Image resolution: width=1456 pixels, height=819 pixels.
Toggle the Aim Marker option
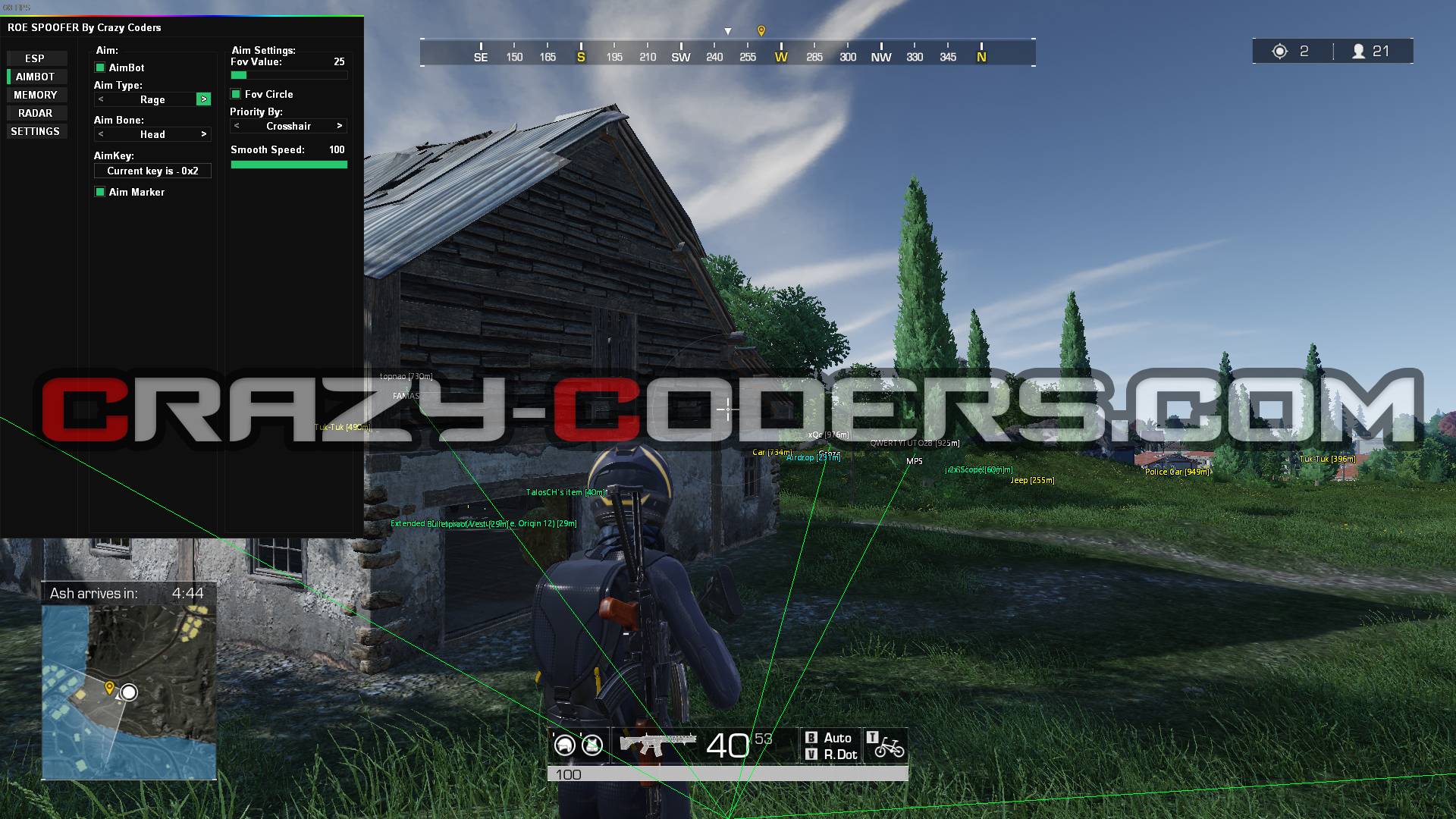pos(100,192)
